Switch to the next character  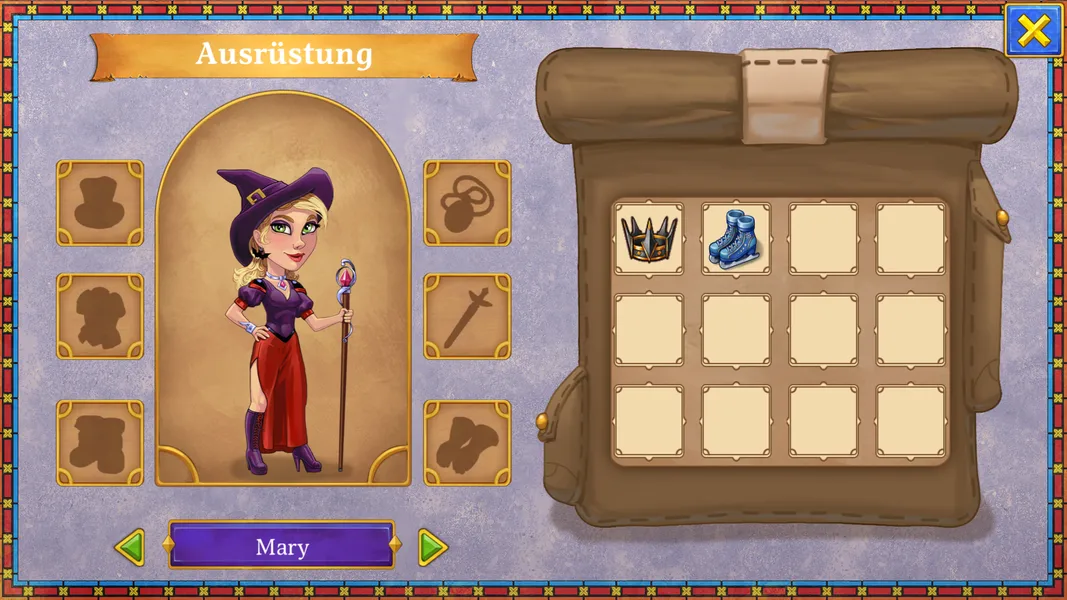432,547
